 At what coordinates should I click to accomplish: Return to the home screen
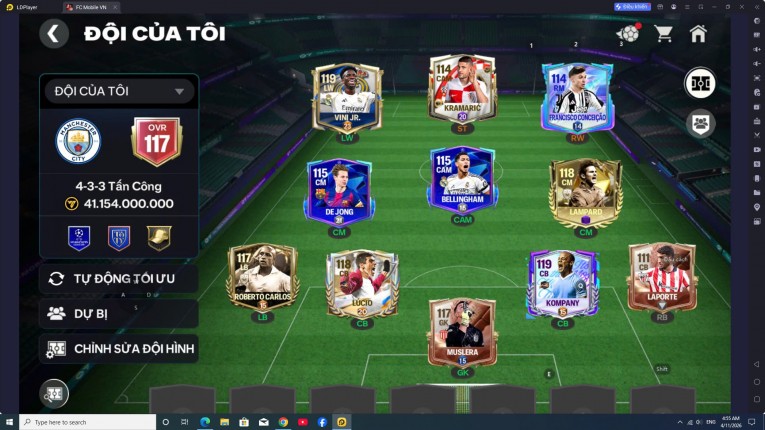point(698,34)
